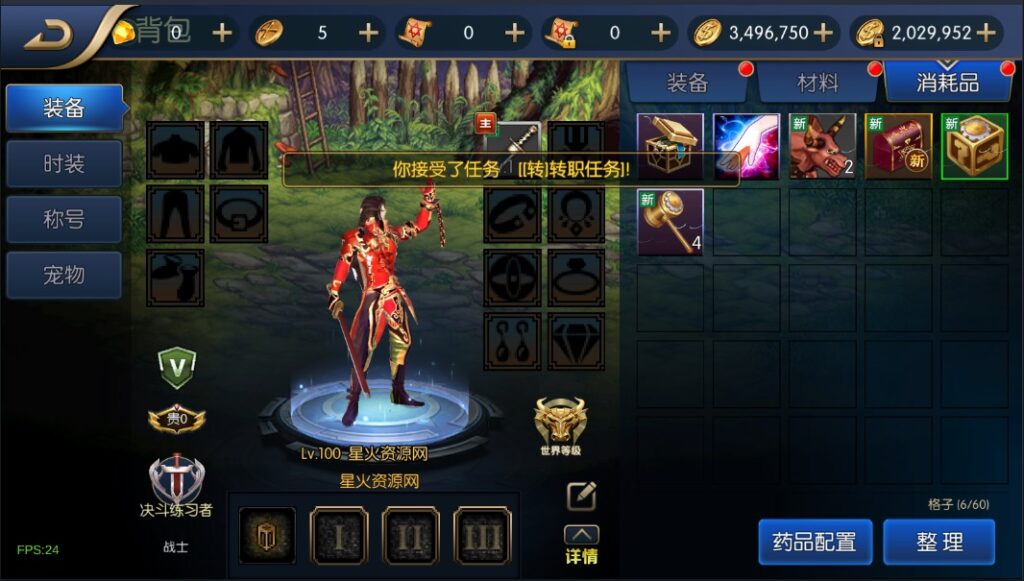1024x581 pixels.
Task: Expand the 详情 details panel
Action: pos(582,546)
